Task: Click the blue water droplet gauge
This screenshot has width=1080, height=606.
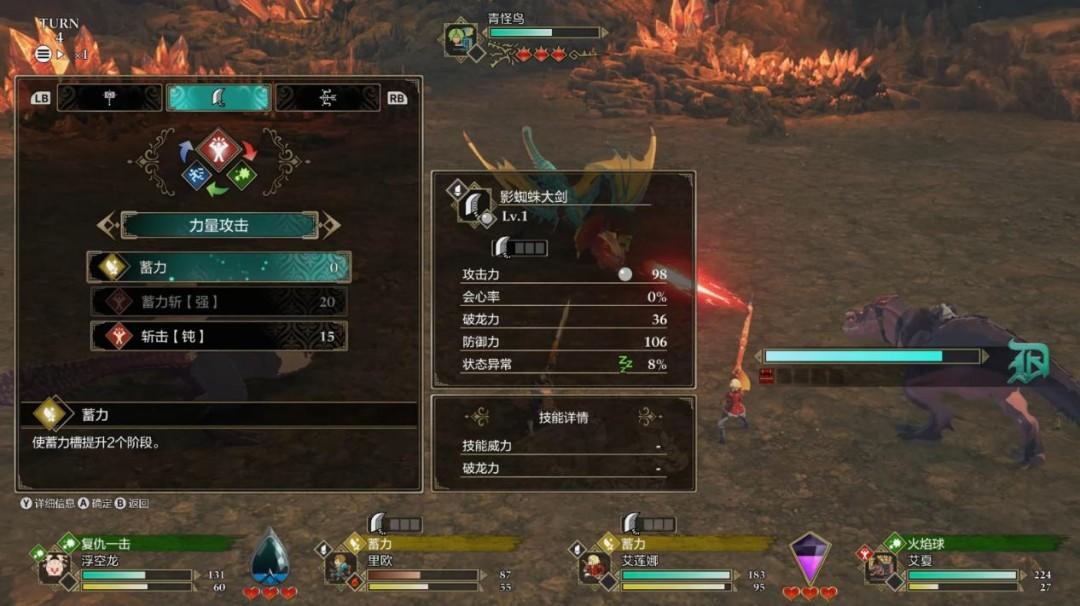Action: [268, 558]
